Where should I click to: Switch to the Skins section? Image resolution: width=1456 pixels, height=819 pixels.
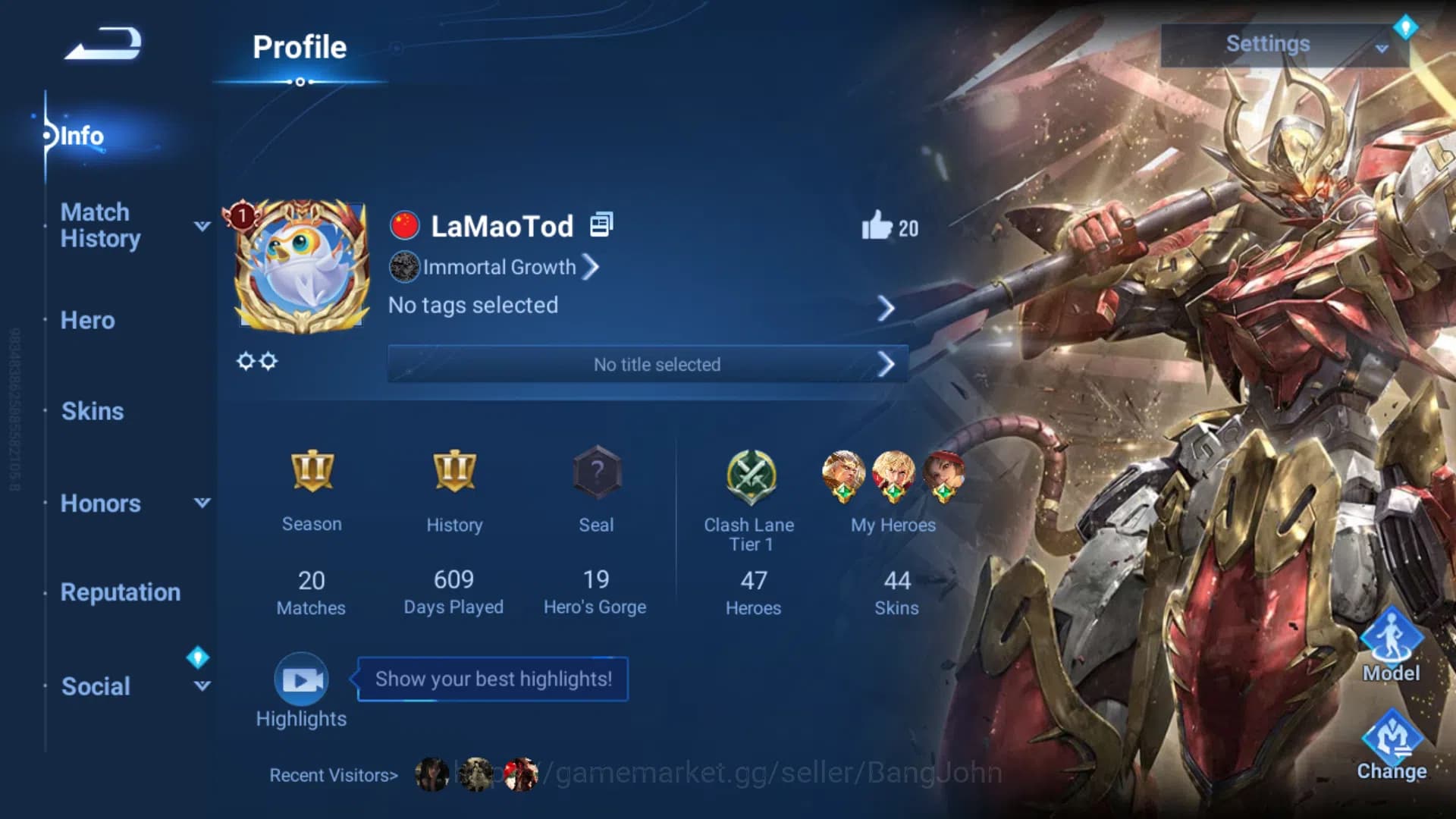pos(92,410)
